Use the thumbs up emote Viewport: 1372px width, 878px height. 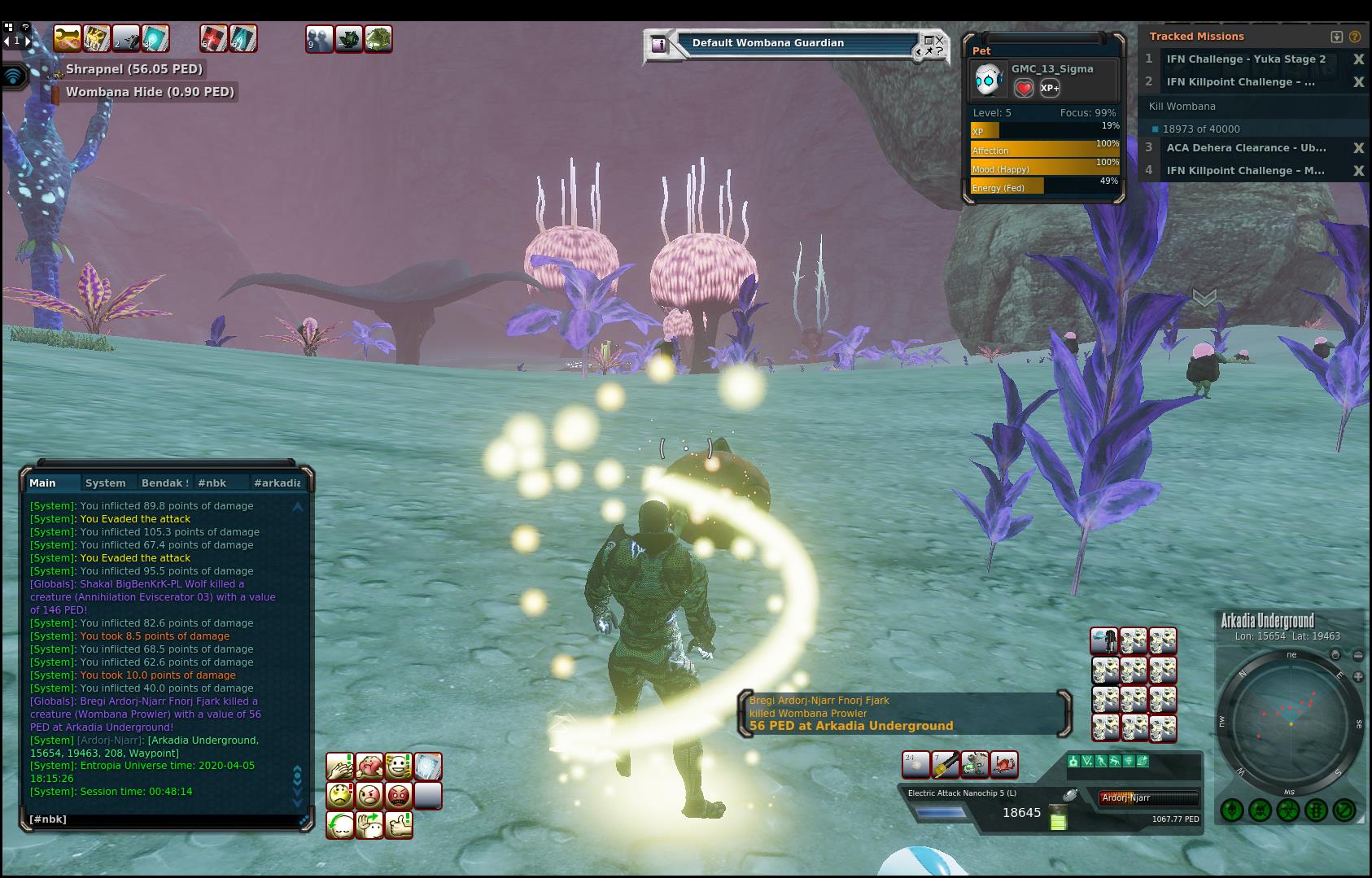399,824
